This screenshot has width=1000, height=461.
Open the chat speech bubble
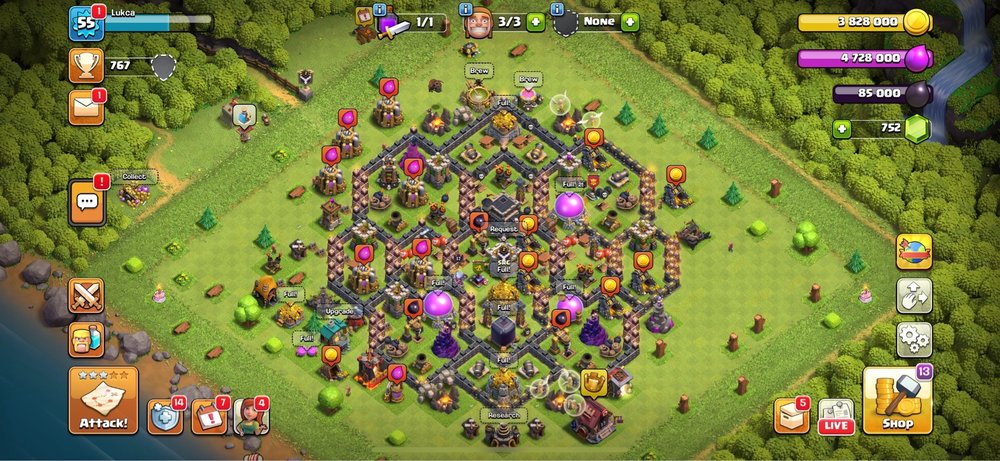(86, 203)
